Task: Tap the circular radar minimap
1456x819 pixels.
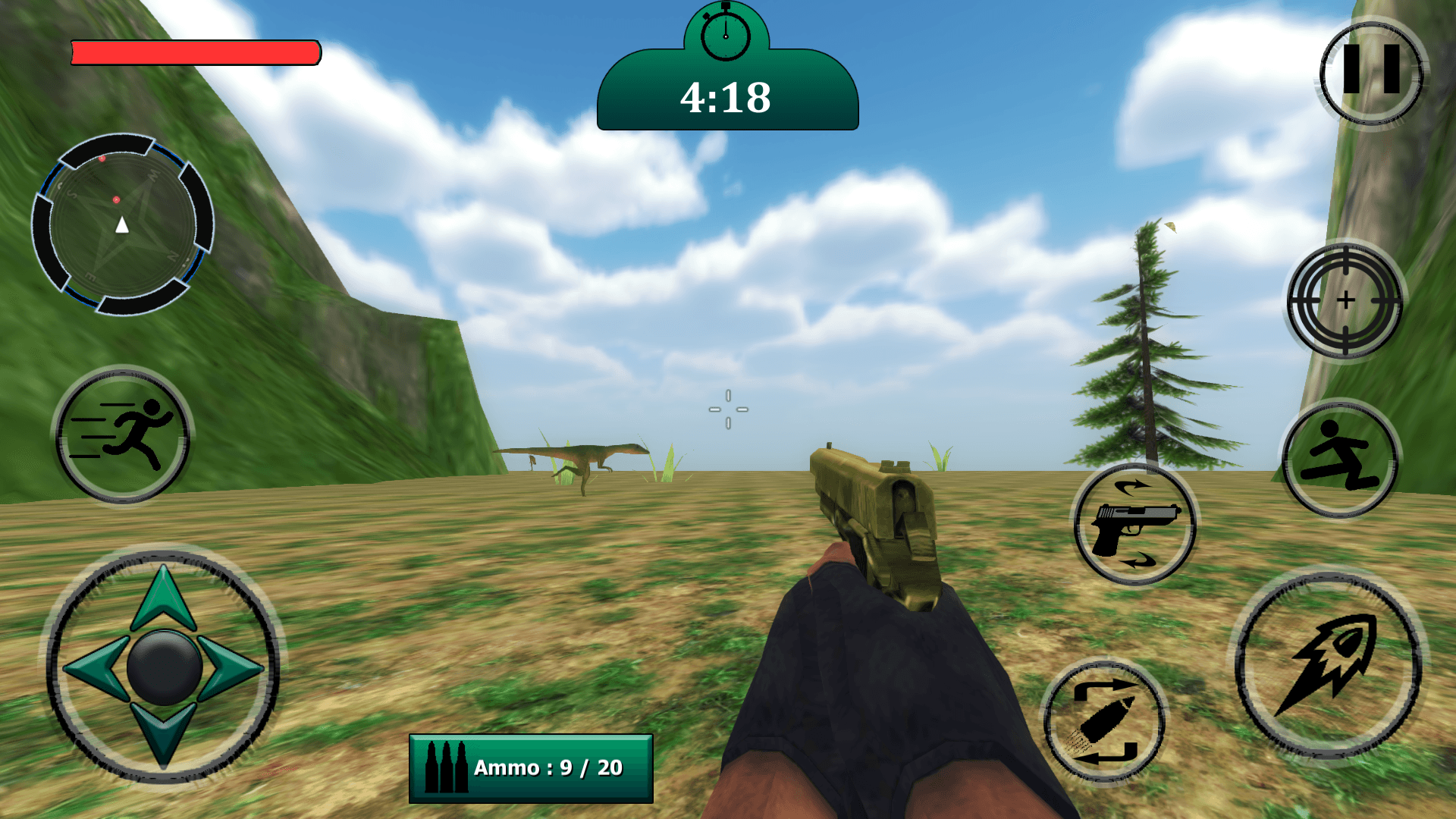Action: click(122, 224)
